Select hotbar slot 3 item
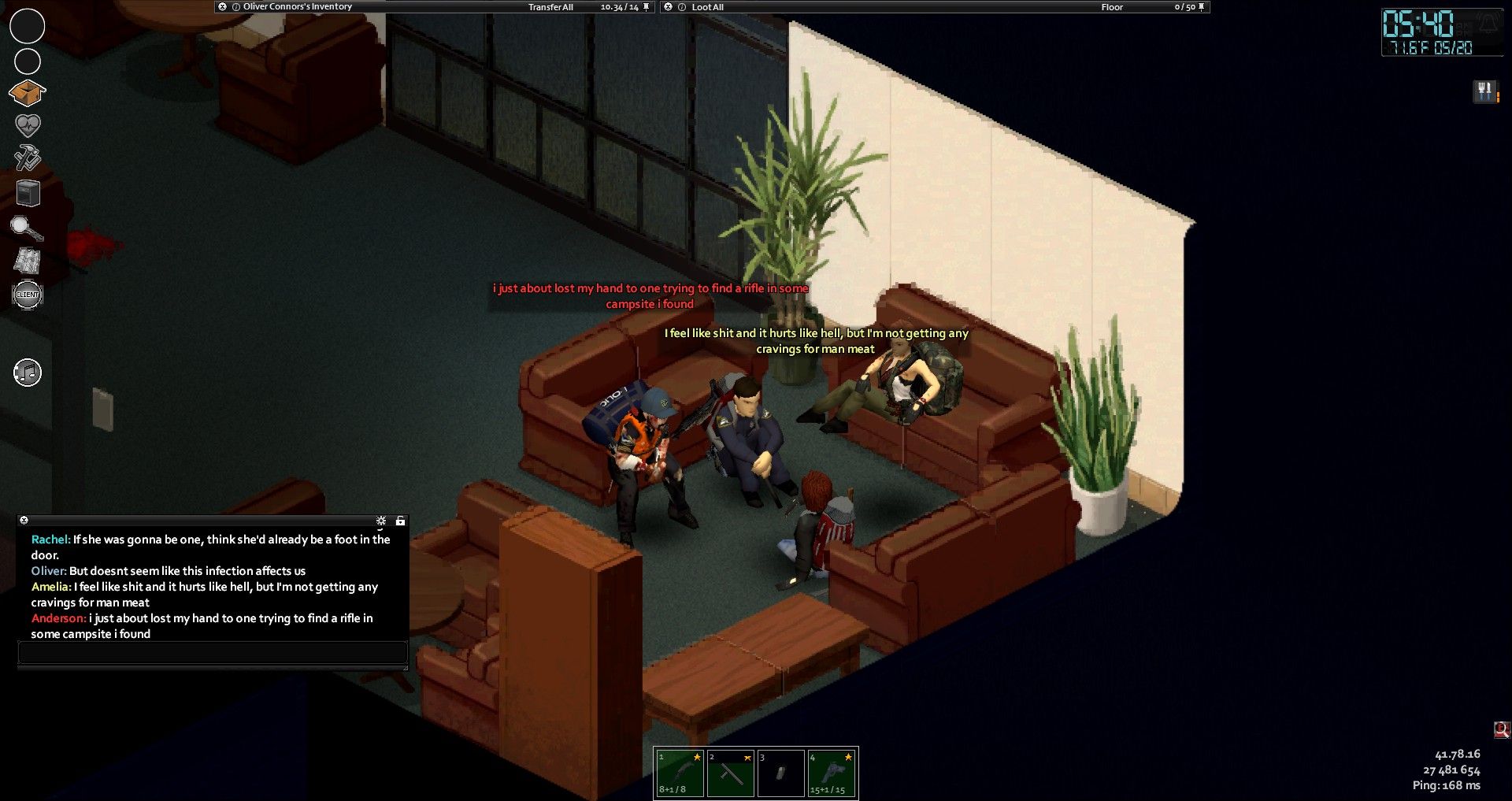 coord(780,773)
